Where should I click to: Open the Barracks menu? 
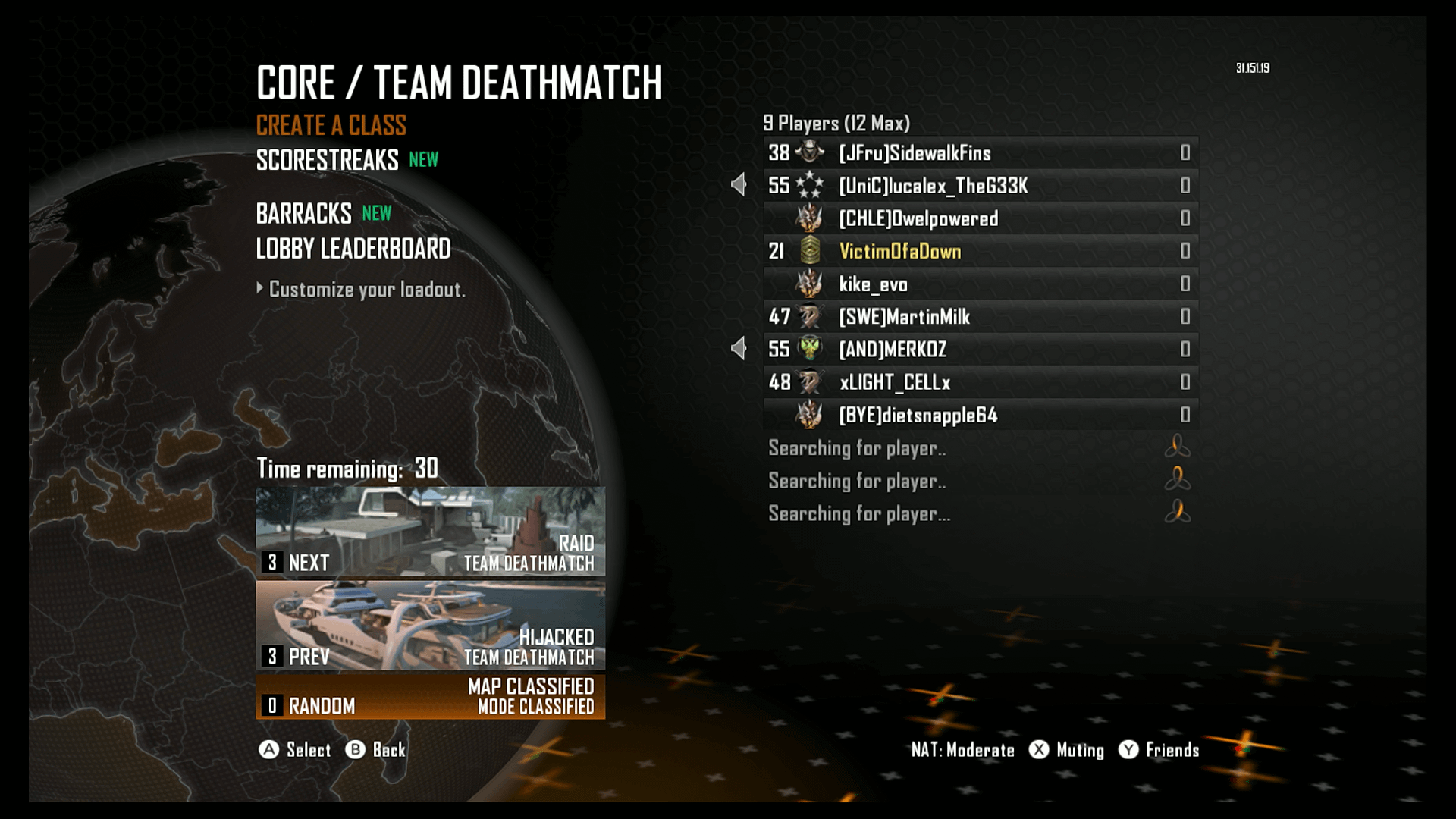point(304,214)
